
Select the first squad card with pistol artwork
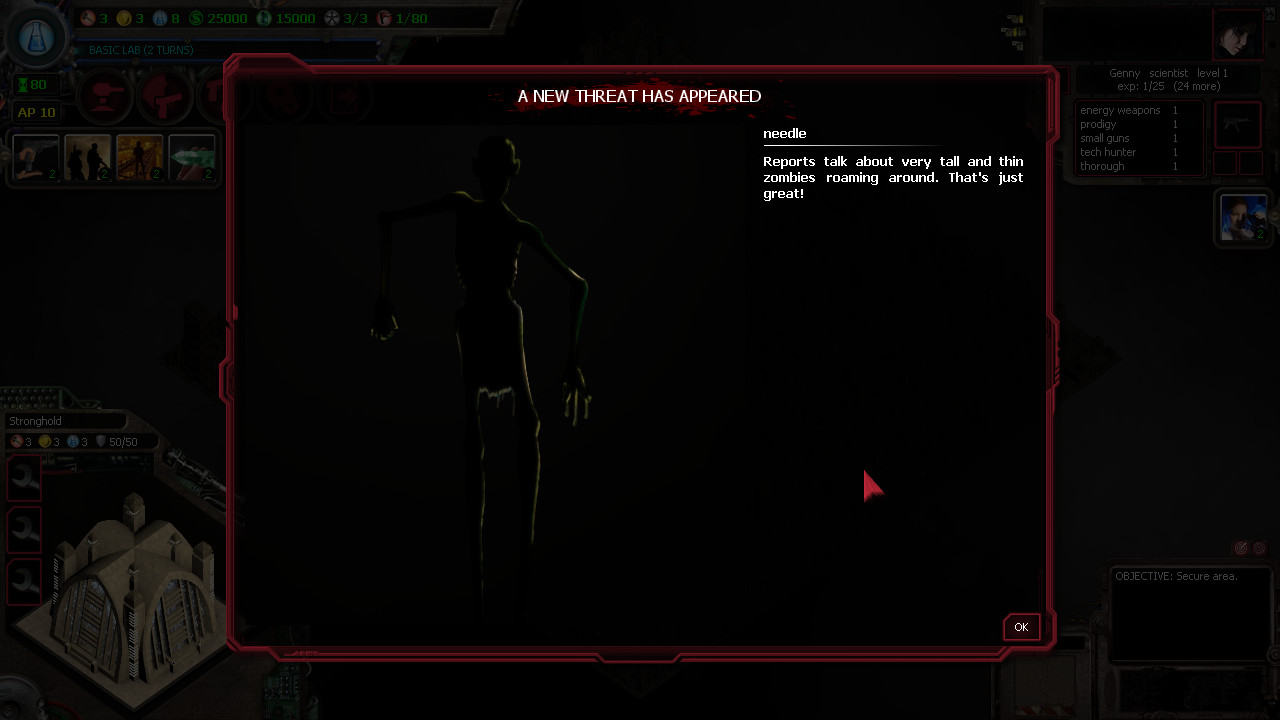pyautogui.click(x=36, y=158)
